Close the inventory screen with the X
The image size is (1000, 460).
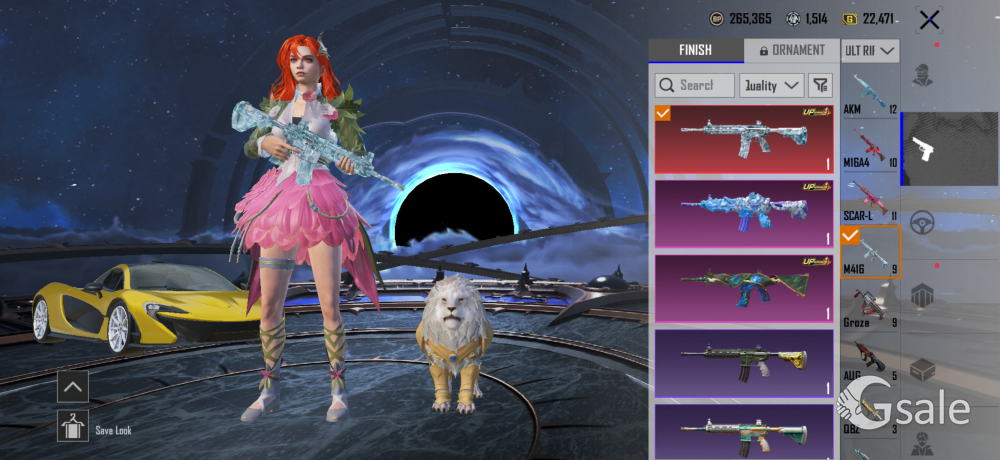tap(929, 19)
